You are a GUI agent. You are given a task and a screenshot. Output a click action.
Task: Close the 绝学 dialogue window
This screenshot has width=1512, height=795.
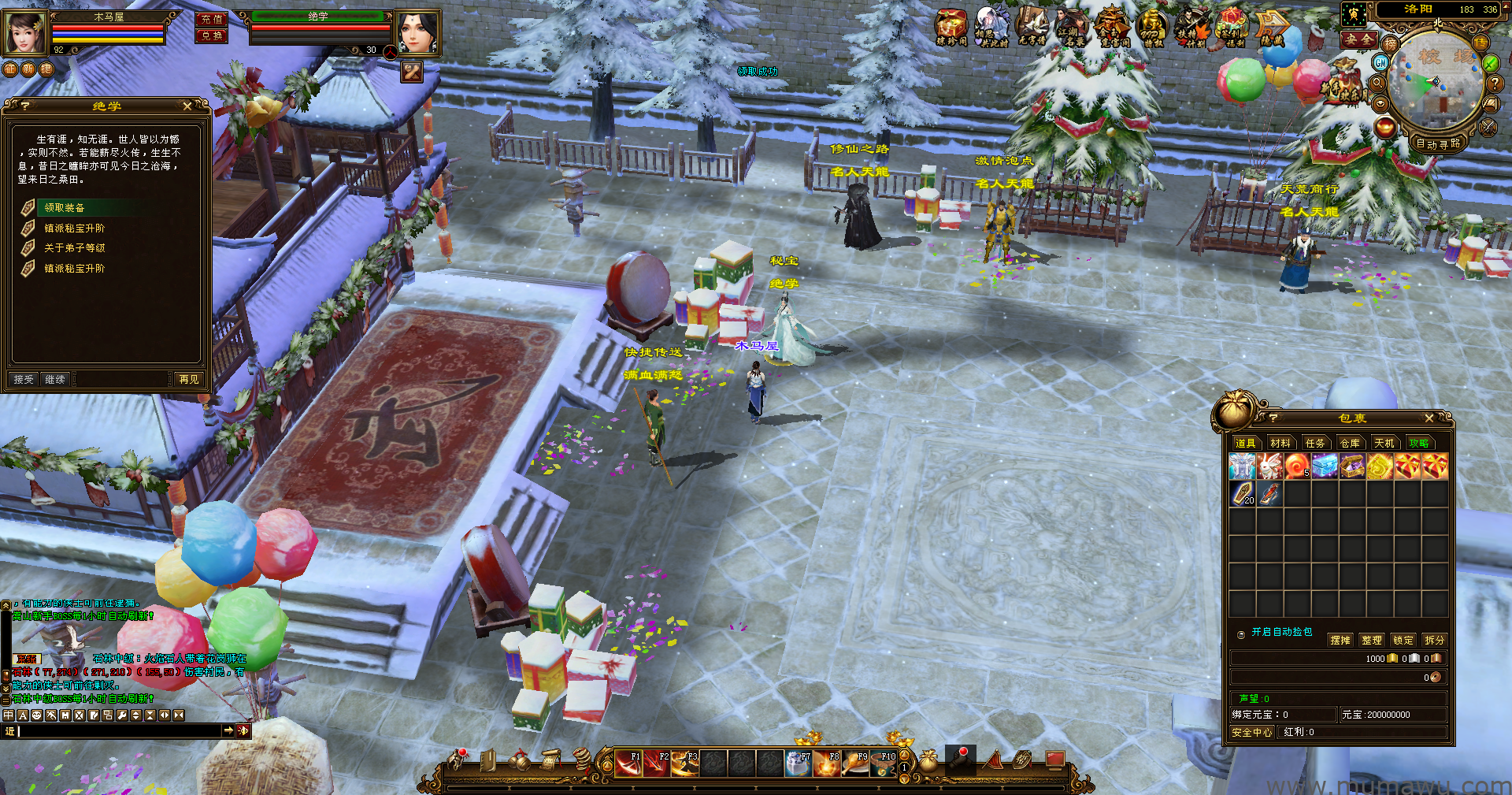[187, 106]
